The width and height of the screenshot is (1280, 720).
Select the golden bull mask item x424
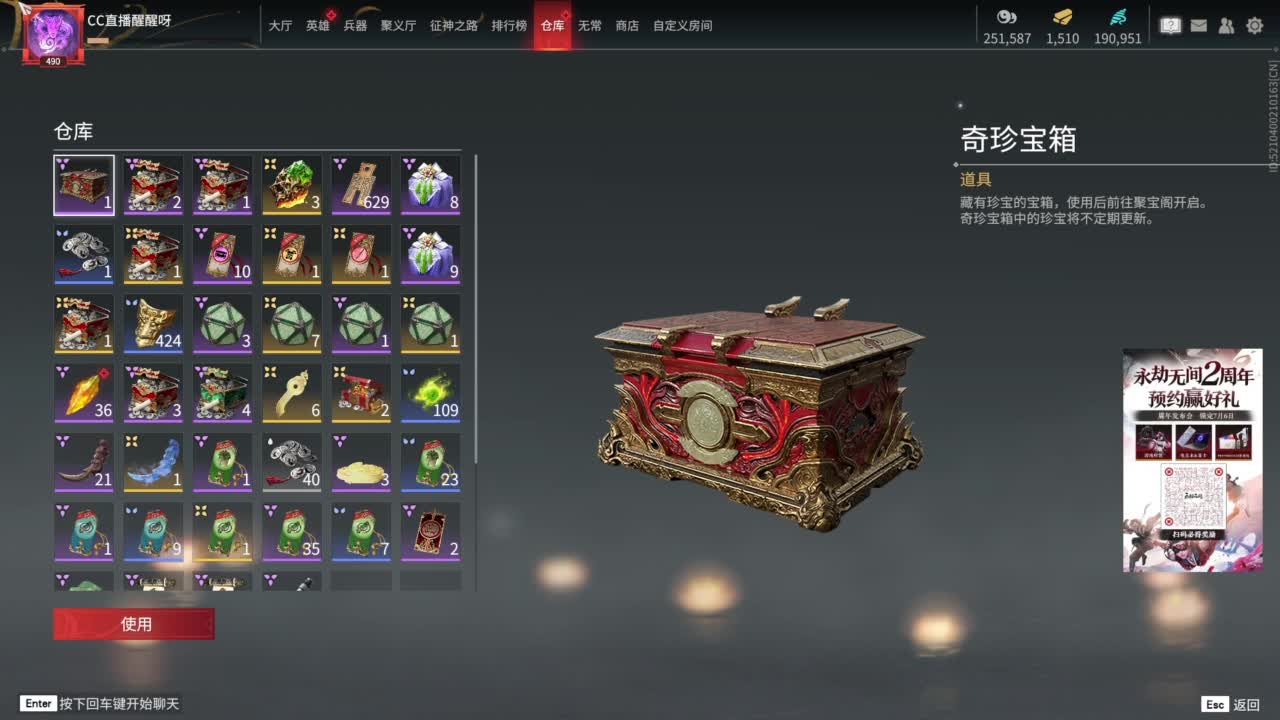pyautogui.click(x=153, y=322)
